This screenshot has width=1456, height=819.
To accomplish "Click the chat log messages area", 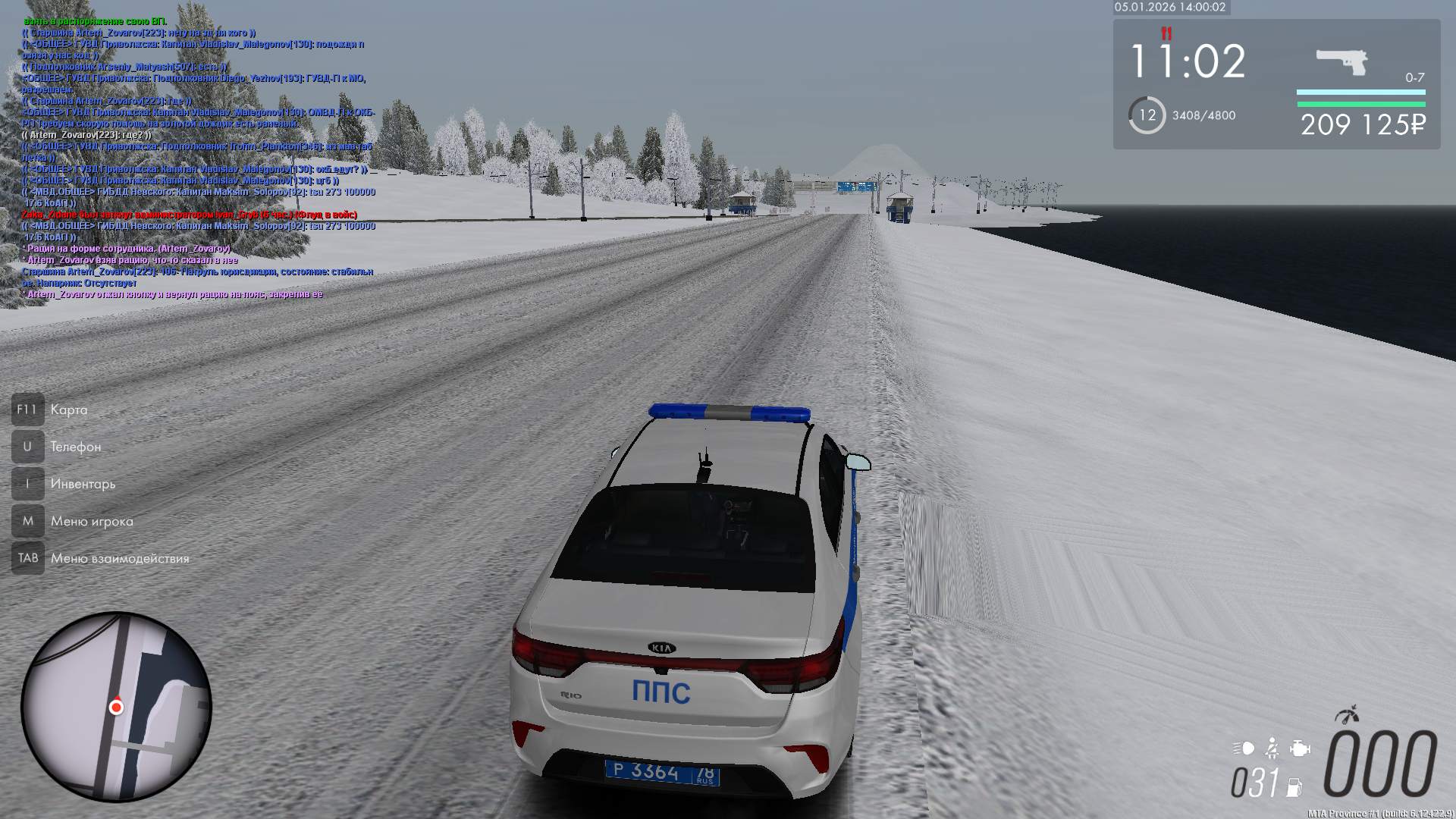I will (x=197, y=158).
